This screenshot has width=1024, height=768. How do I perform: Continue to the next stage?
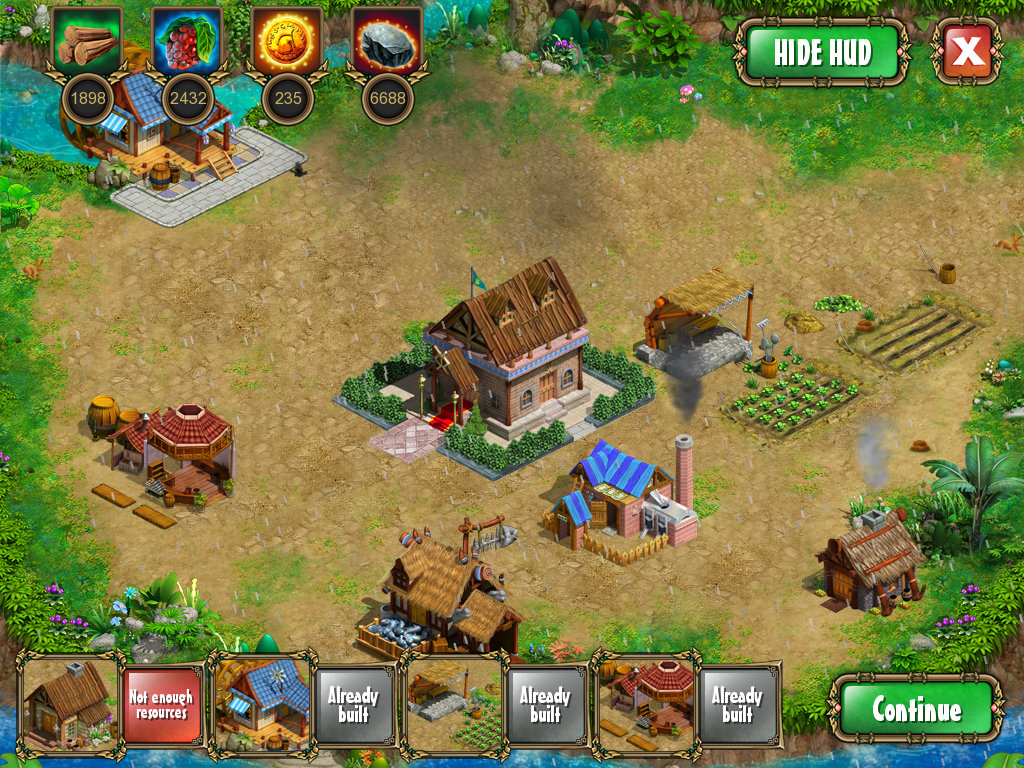(x=916, y=709)
